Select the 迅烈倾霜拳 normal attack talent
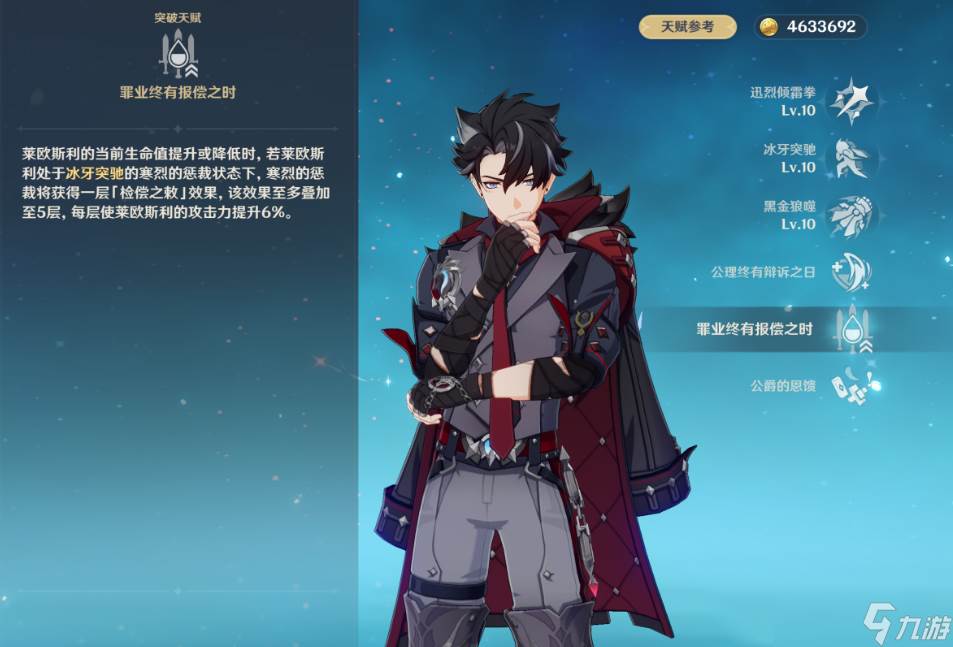Viewport: 953px width, 647px height. click(x=851, y=101)
